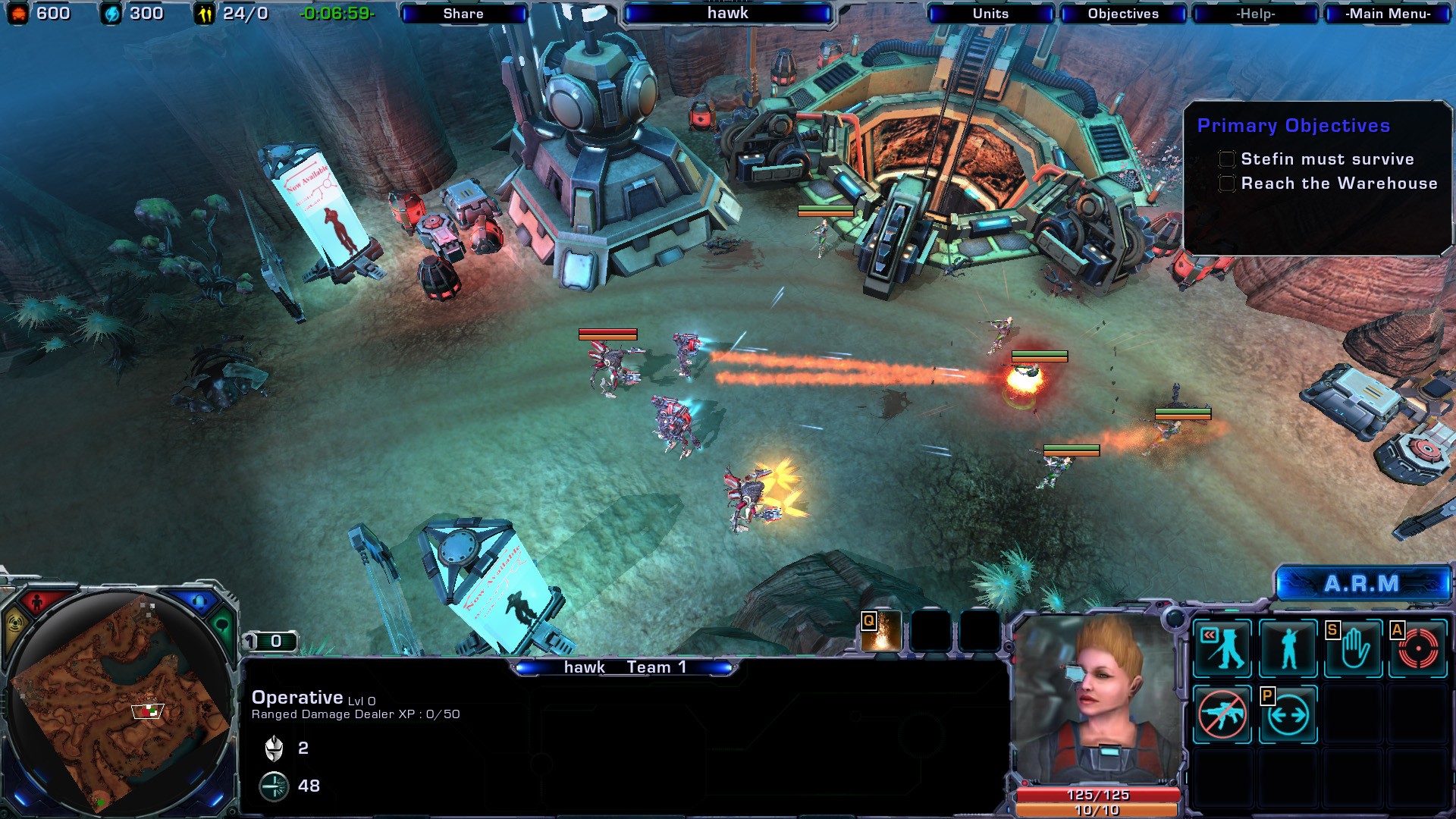Select the standing rifleman command icon
1456x819 pixels.
coord(1288,648)
